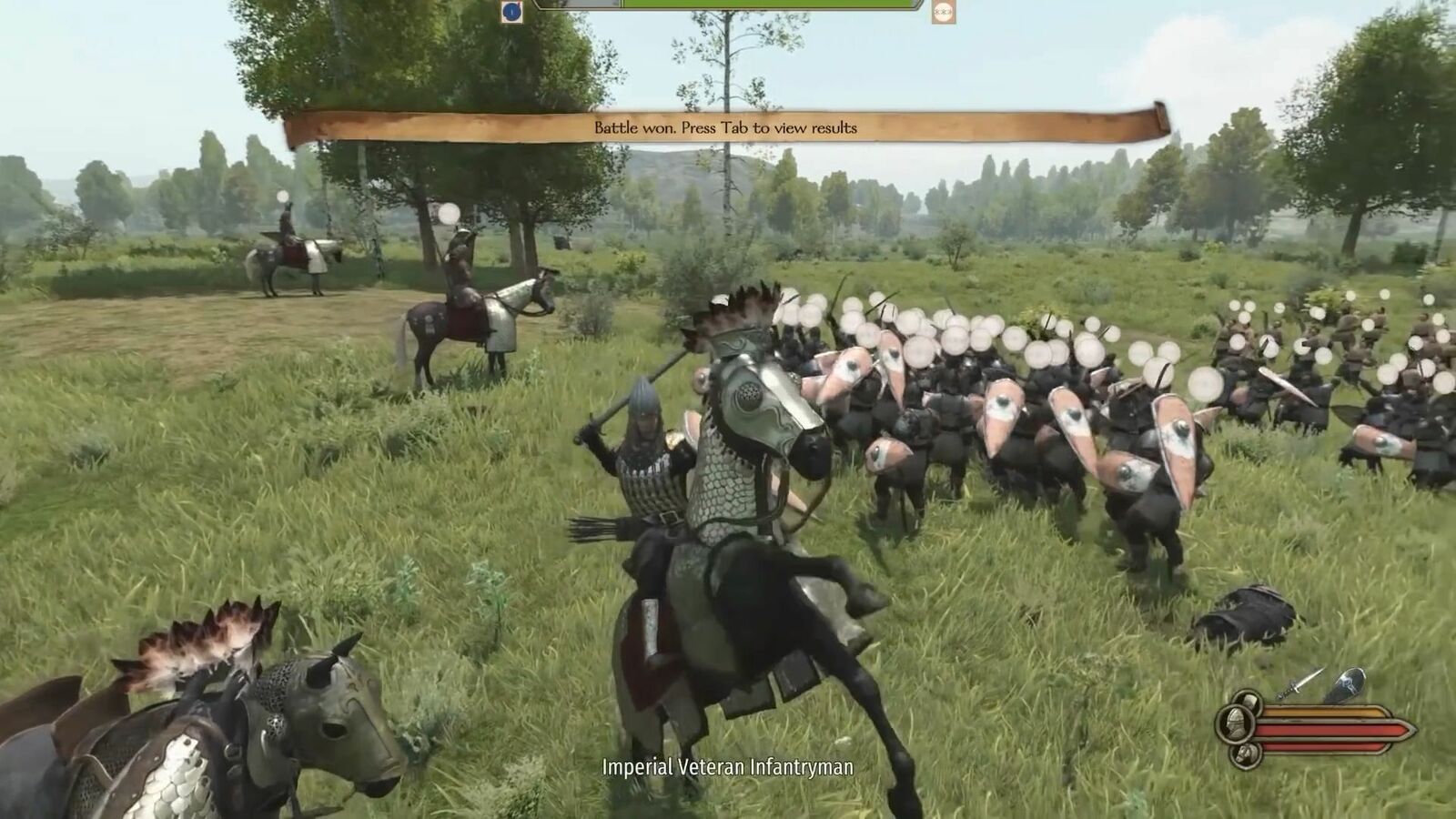
Task: Click the blue round timer icon at top left
Action: pos(510,11)
